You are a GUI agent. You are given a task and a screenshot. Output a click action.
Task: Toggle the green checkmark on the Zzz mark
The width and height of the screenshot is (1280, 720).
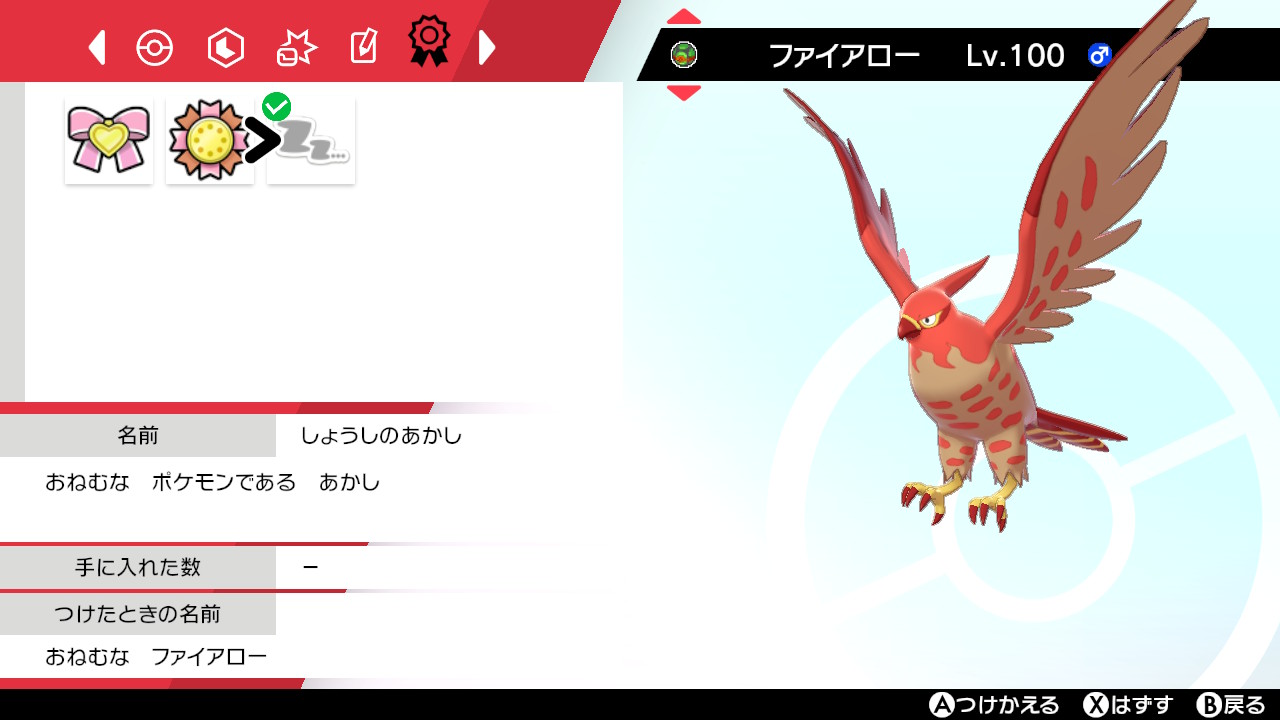278,103
